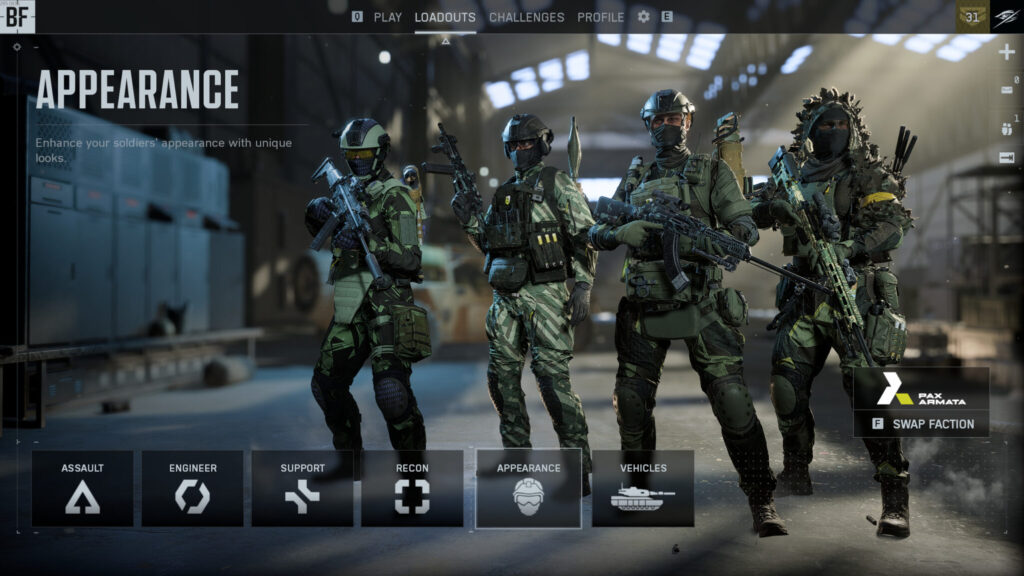The height and width of the screenshot is (576, 1024).
Task: Choose the Engineer class tile
Action: (x=192, y=488)
